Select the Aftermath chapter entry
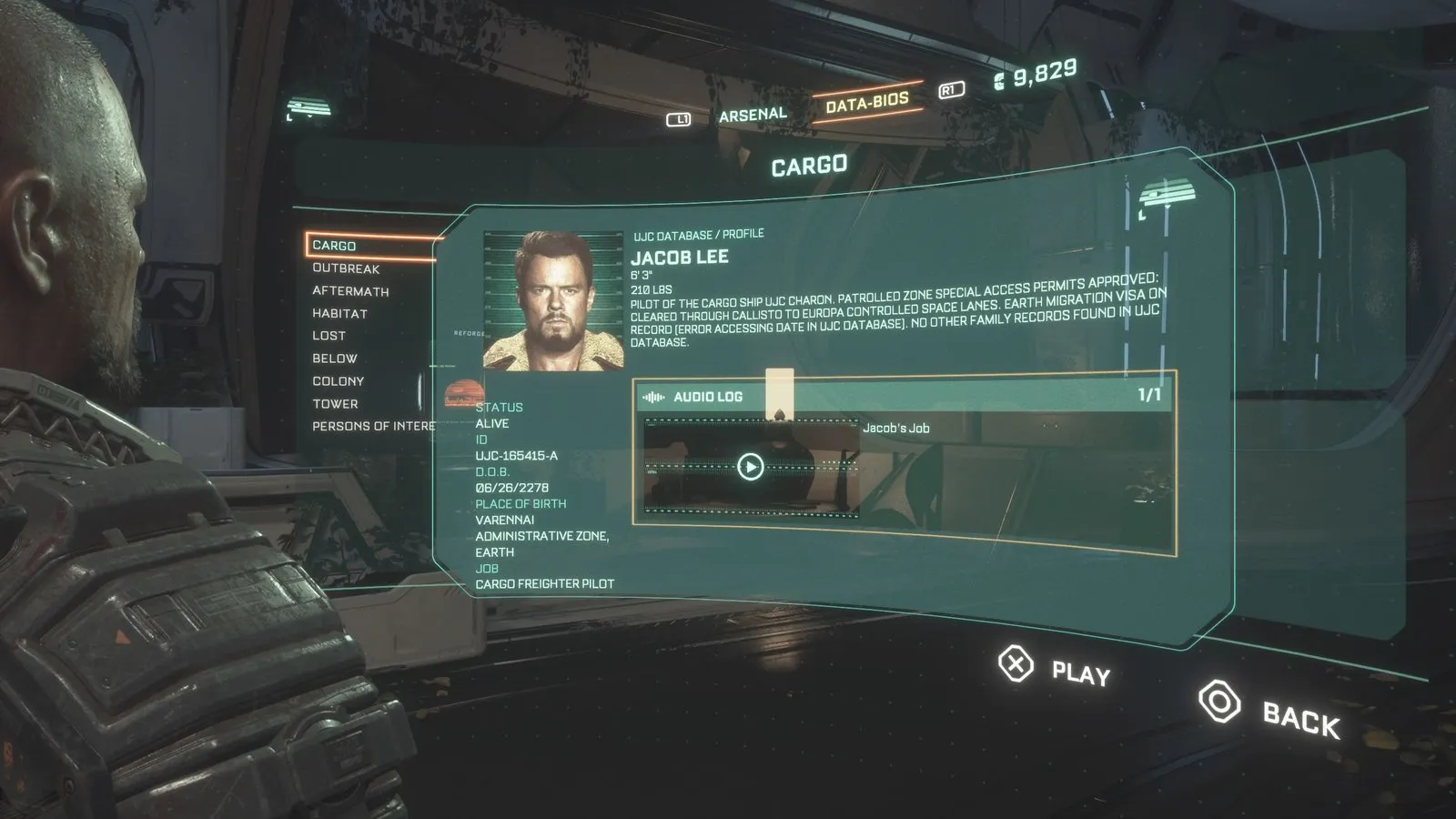The height and width of the screenshot is (819, 1456). coord(350,291)
